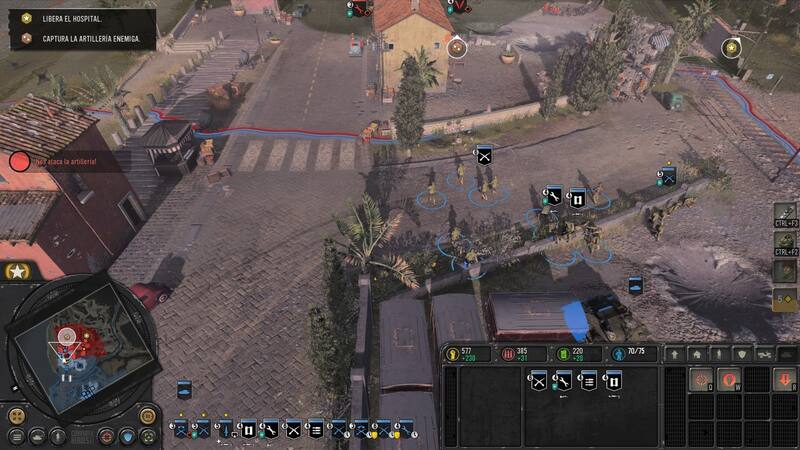Open the shield build category tab
Image resolution: width=800 pixels, height=450 pixels.
[742, 354]
